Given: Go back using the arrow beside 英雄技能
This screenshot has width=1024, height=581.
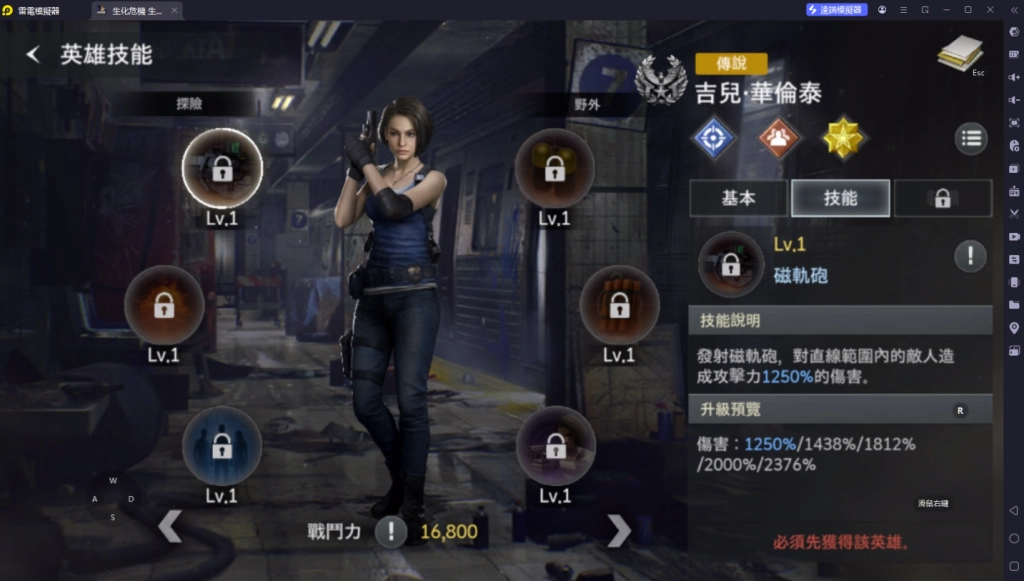Looking at the screenshot, I should click(x=33, y=54).
